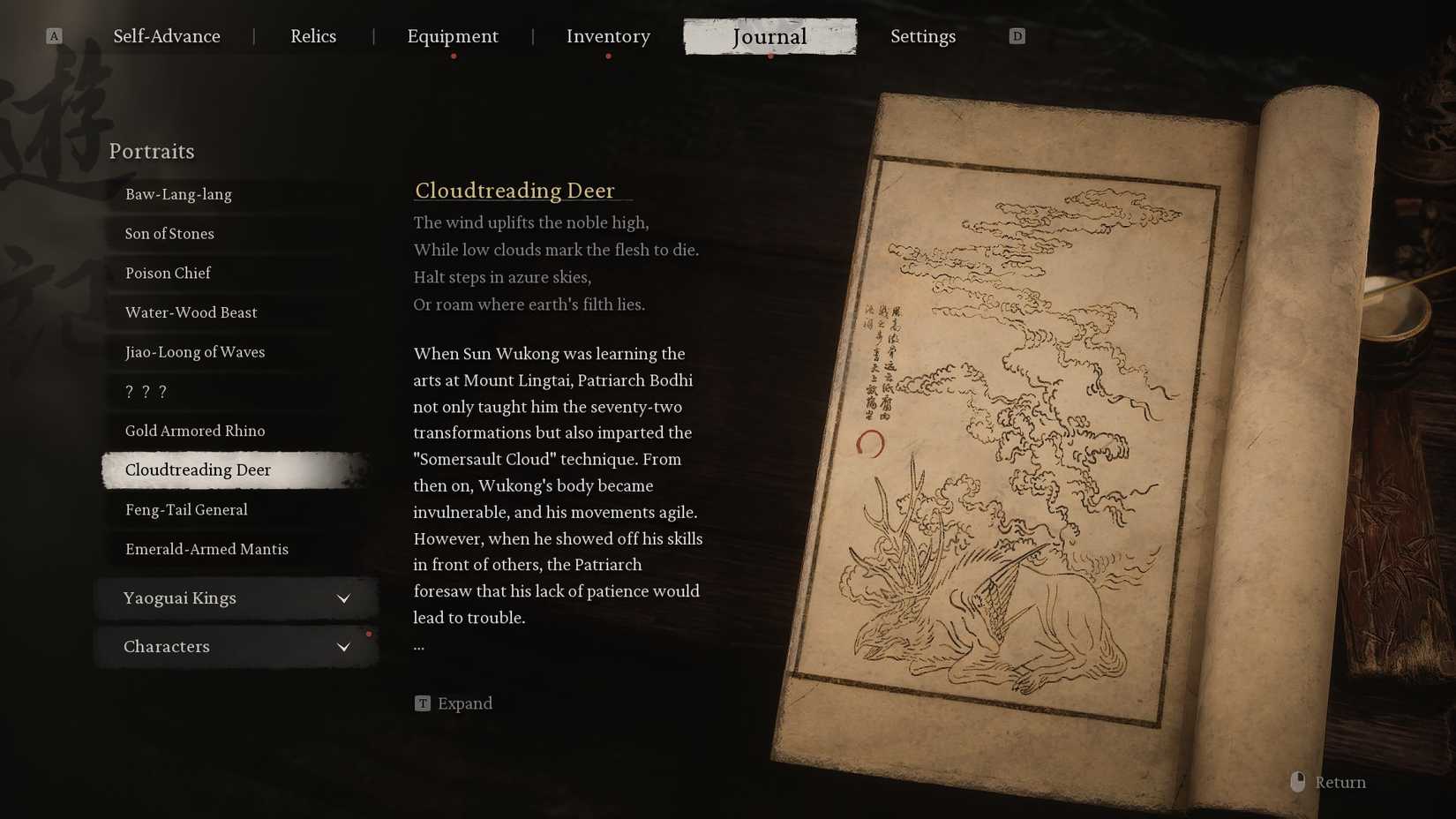Open the Relics tab
This screenshot has height=819, width=1456.
(313, 36)
